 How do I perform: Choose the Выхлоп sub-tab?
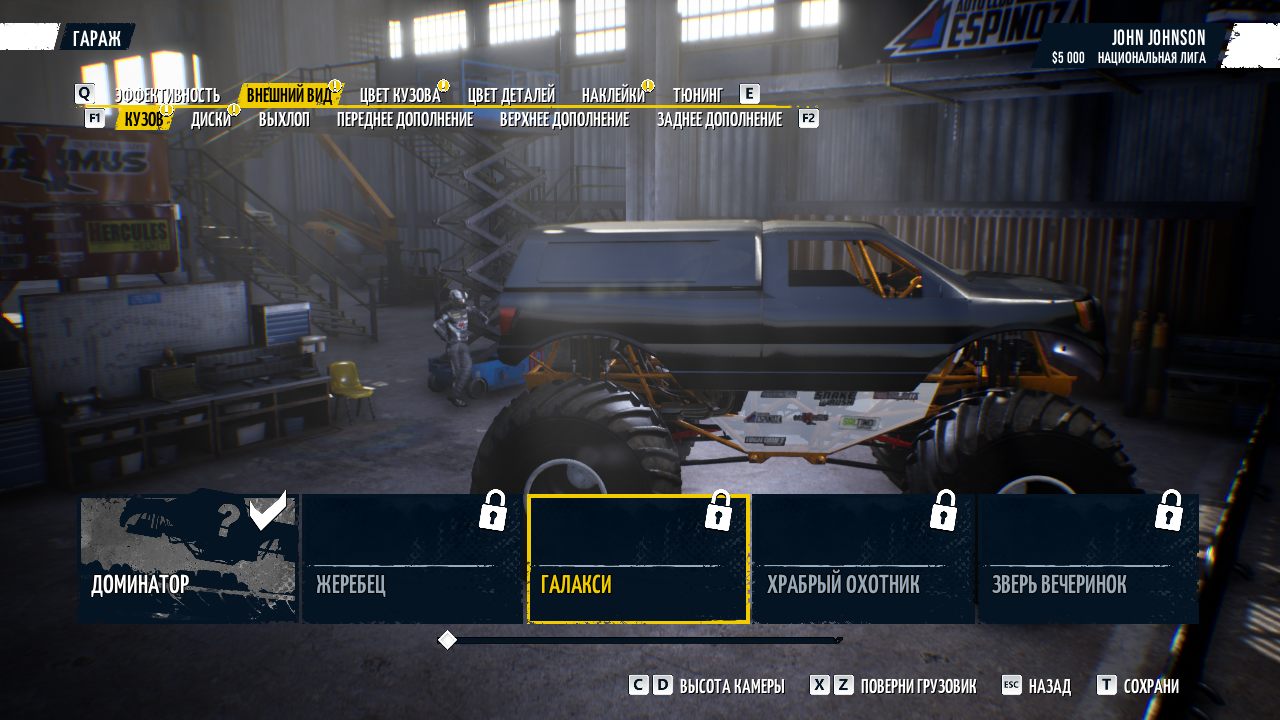(284, 119)
